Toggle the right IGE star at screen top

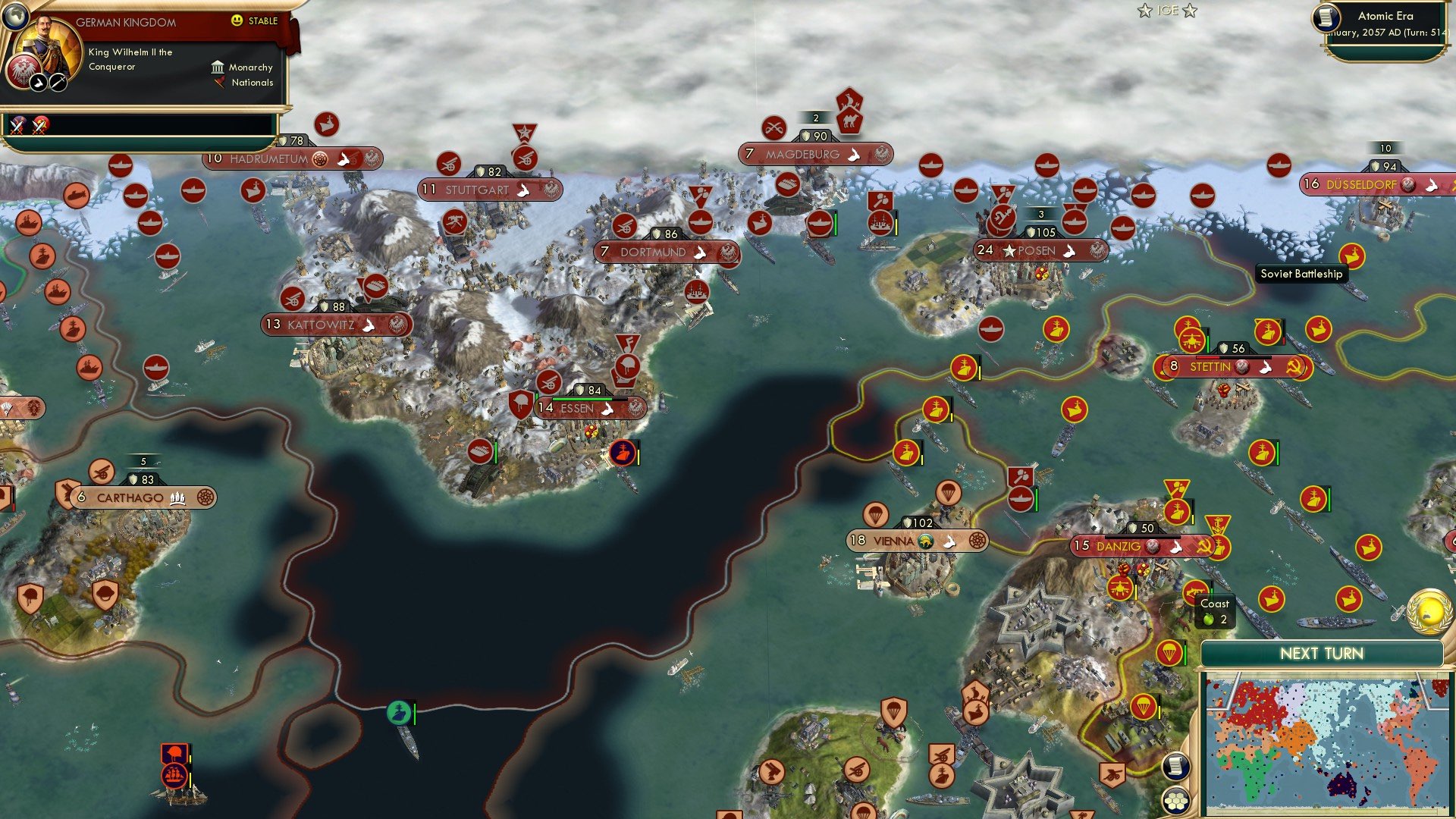[x=1191, y=11]
